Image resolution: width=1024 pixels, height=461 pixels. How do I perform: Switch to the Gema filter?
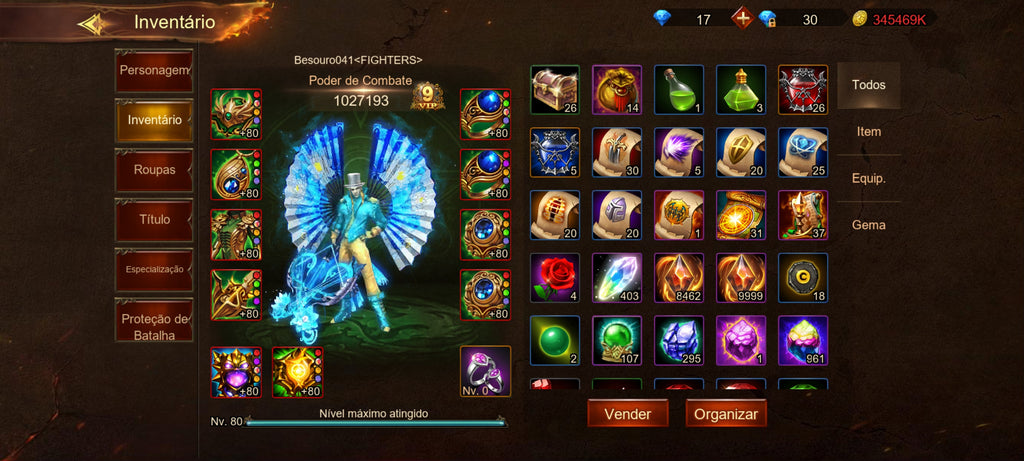tap(868, 225)
